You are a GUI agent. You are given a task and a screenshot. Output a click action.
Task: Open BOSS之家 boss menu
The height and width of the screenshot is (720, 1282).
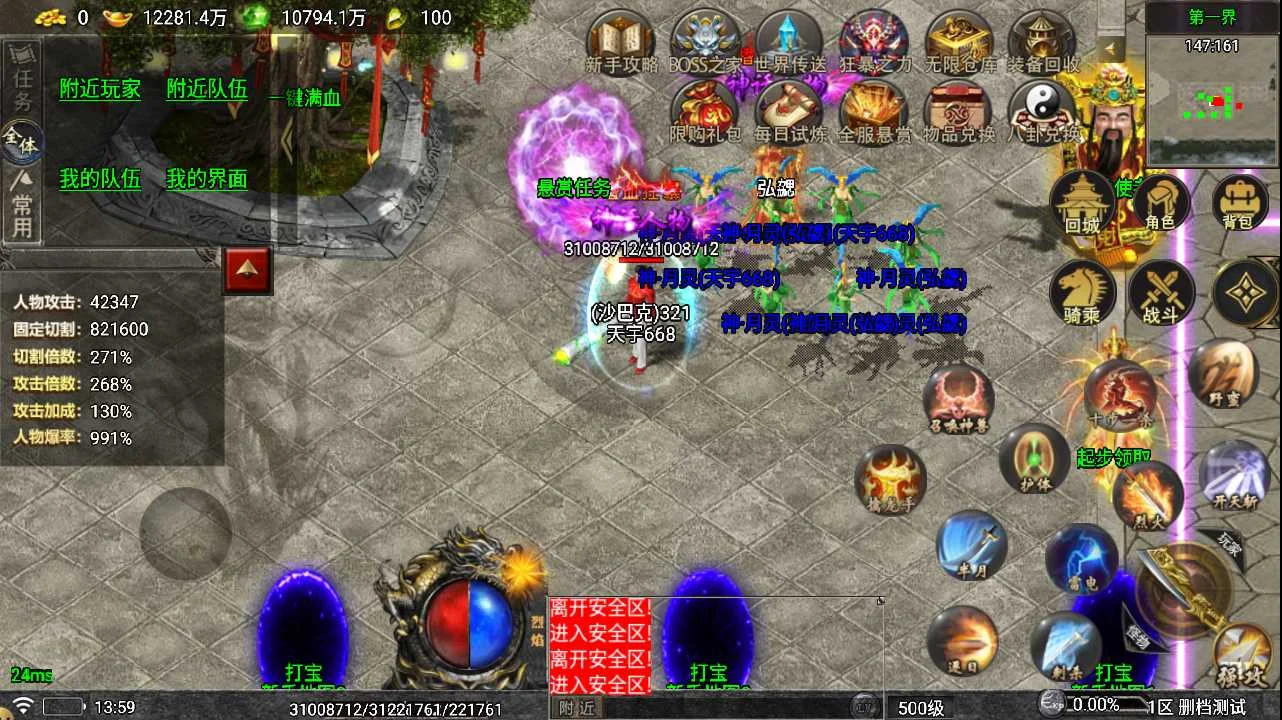pyautogui.click(x=705, y=42)
